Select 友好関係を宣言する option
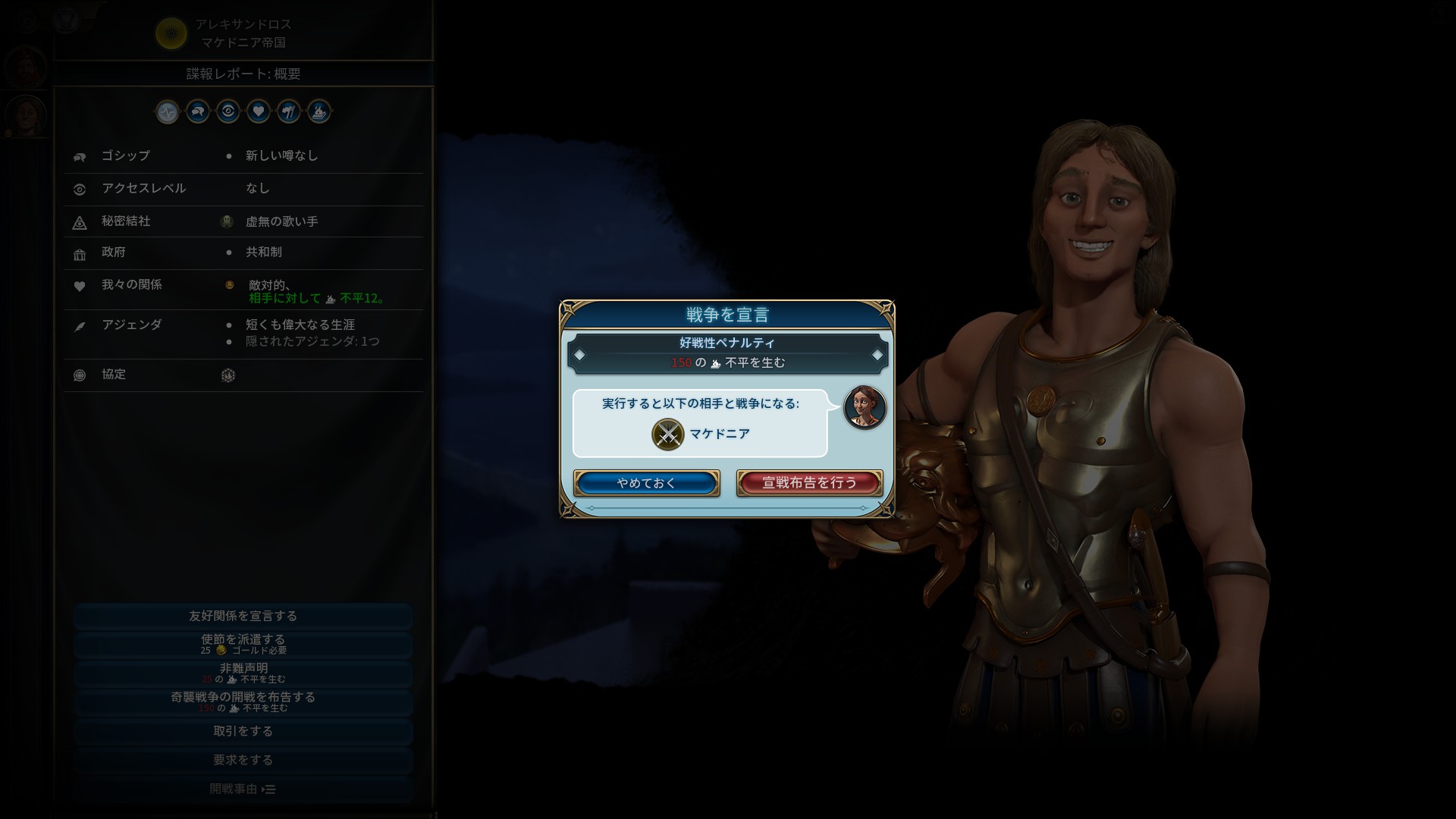Viewport: 1456px width, 819px height. (243, 616)
